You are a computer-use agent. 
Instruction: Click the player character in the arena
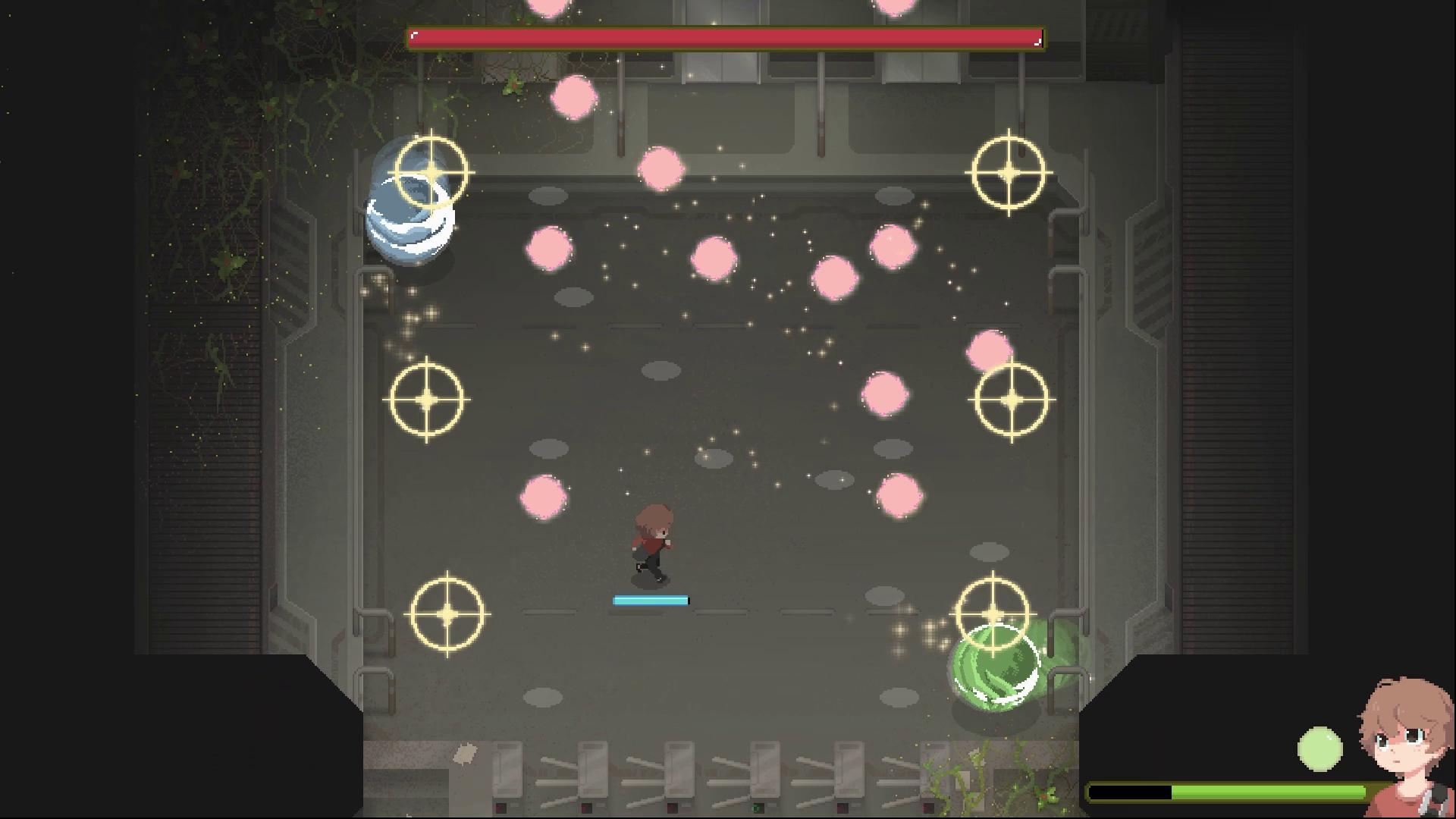point(652,538)
